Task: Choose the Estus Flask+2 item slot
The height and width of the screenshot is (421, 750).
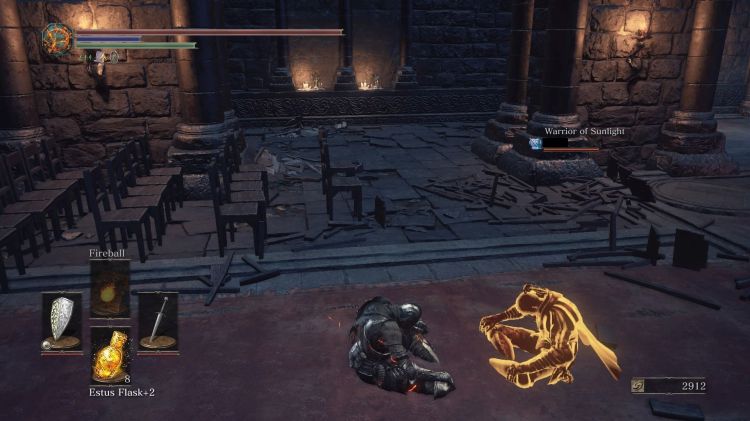Action: [x=110, y=355]
